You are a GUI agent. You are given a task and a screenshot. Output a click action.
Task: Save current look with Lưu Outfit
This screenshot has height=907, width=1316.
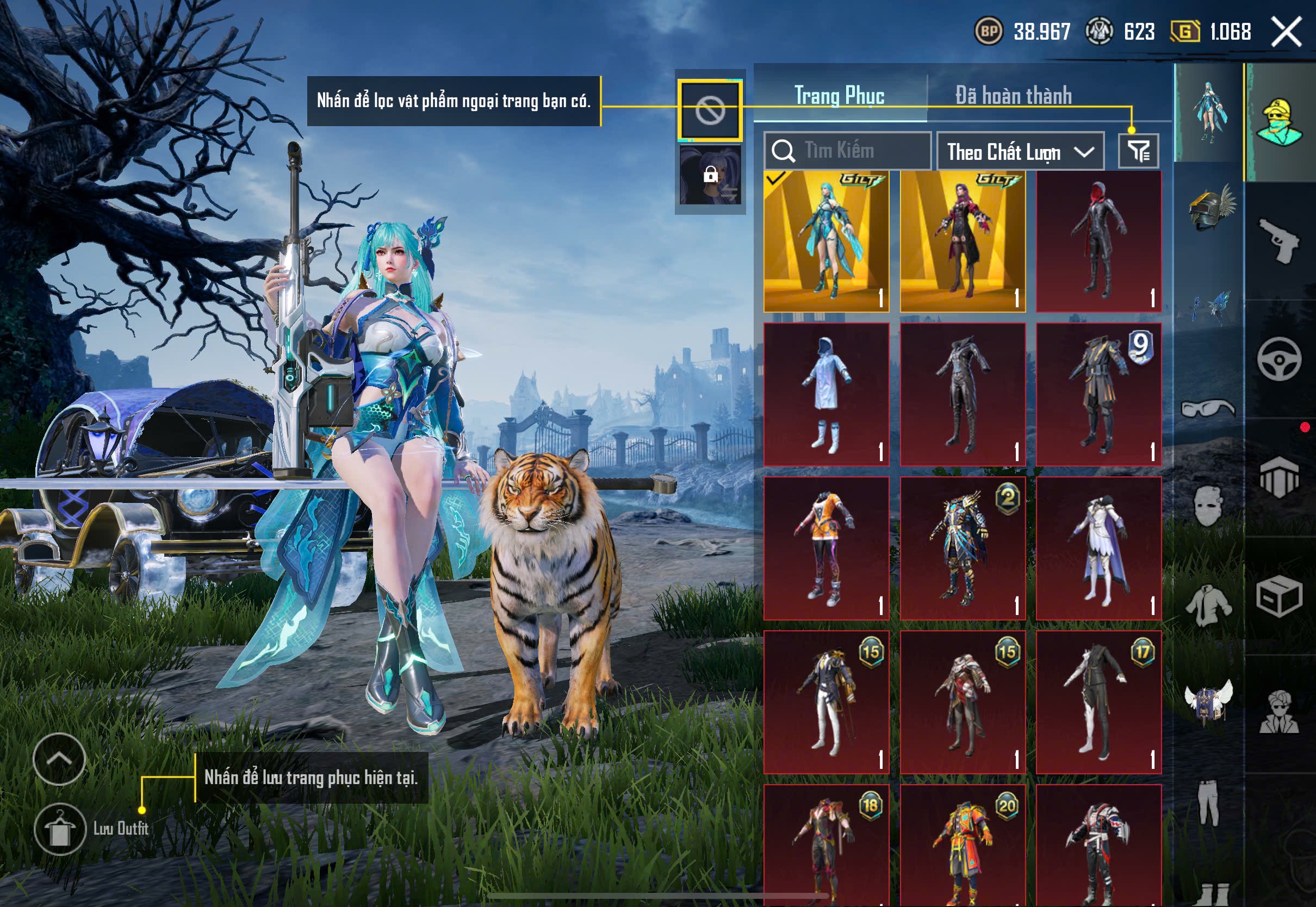click(60, 829)
